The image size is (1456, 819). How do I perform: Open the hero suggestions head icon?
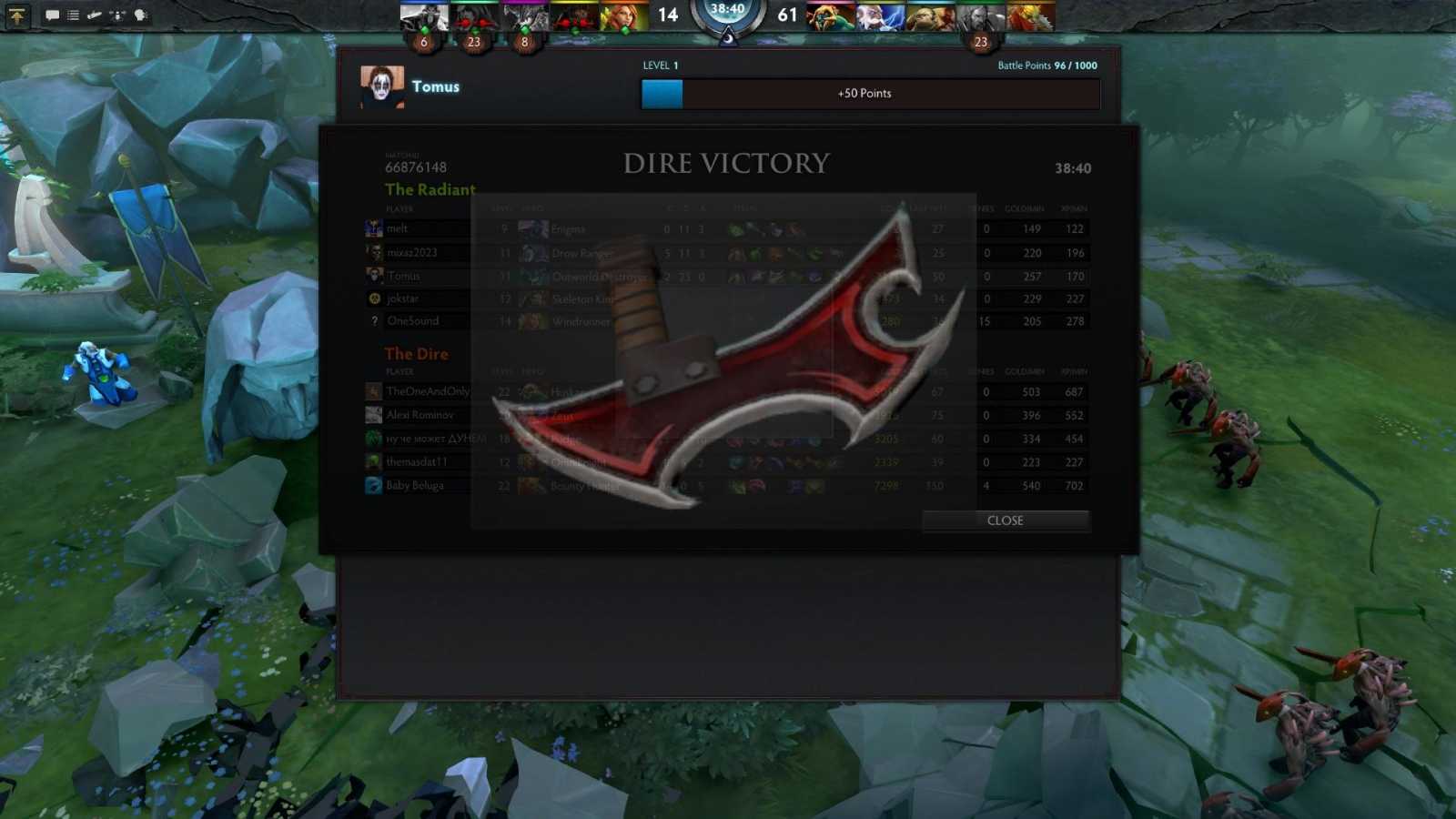click(139, 15)
